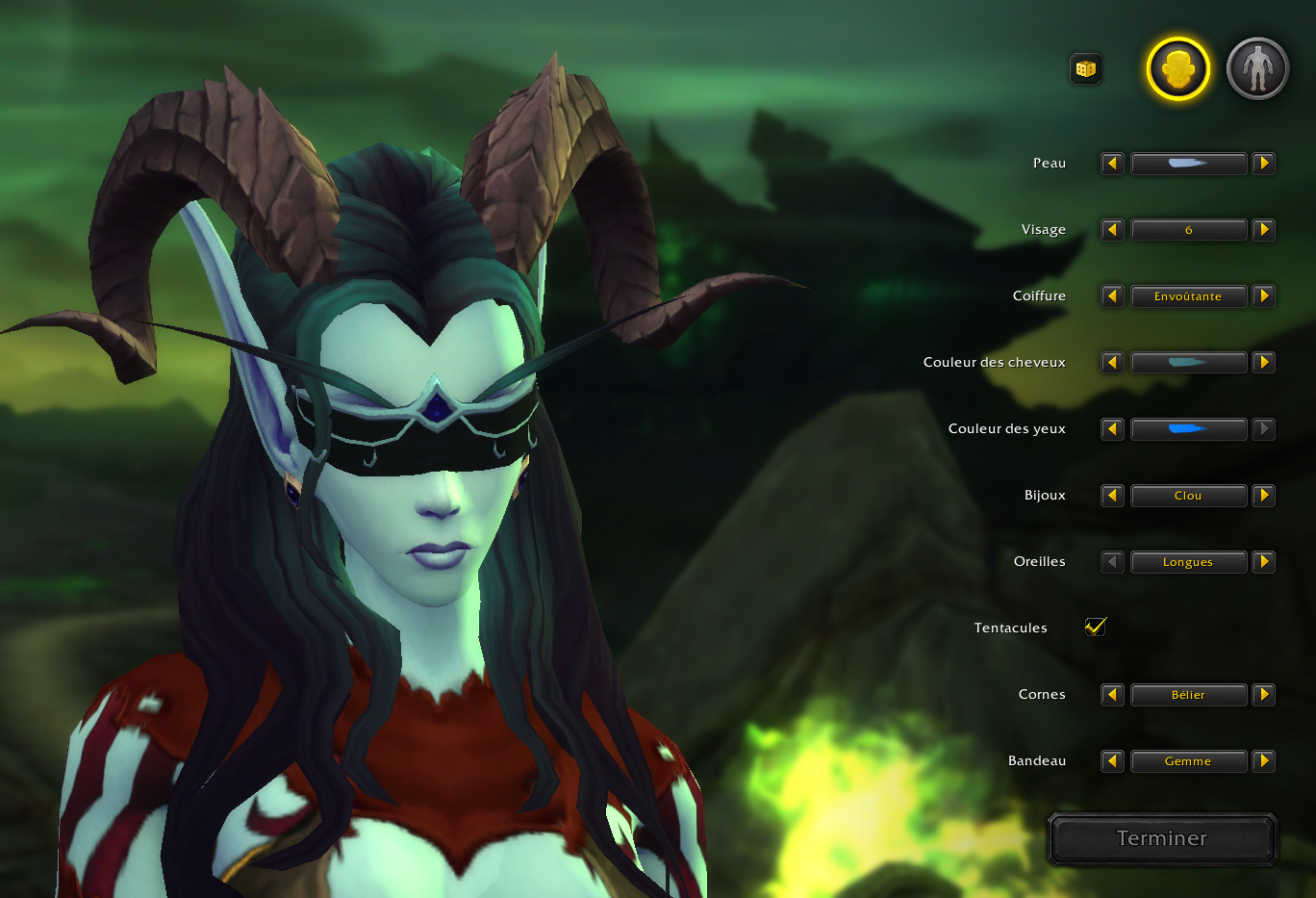This screenshot has width=1316, height=898.
Task: Select the Cornes option labeled Bélier
Action: coord(1189,694)
